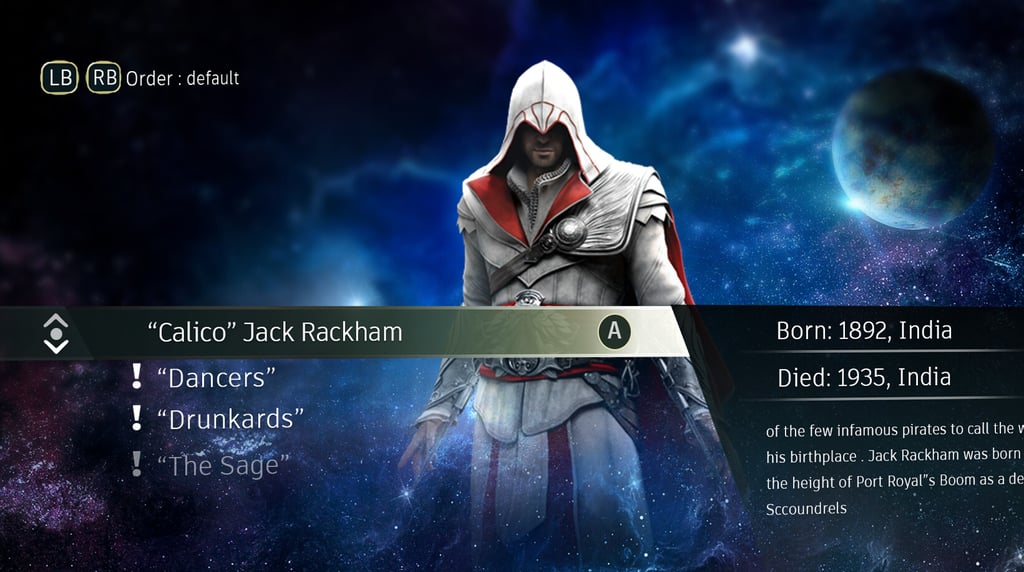Choose the "Drunkards" entry
Viewport: 1024px width, 572px height.
[x=230, y=419]
